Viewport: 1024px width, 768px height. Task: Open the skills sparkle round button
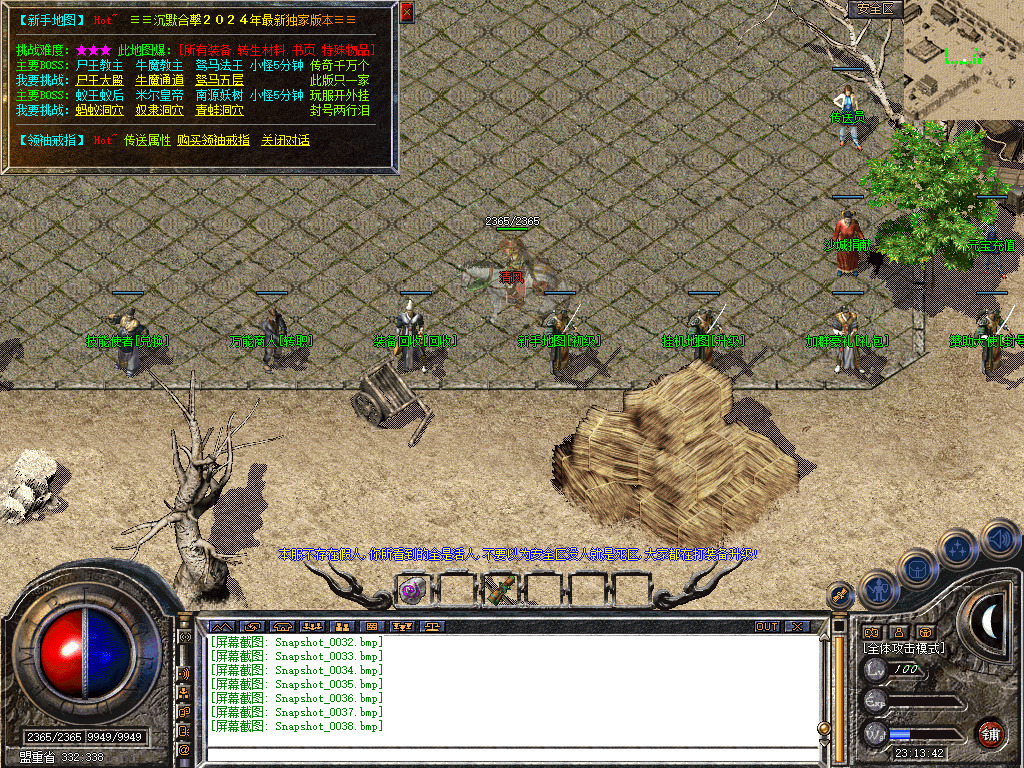click(x=957, y=549)
